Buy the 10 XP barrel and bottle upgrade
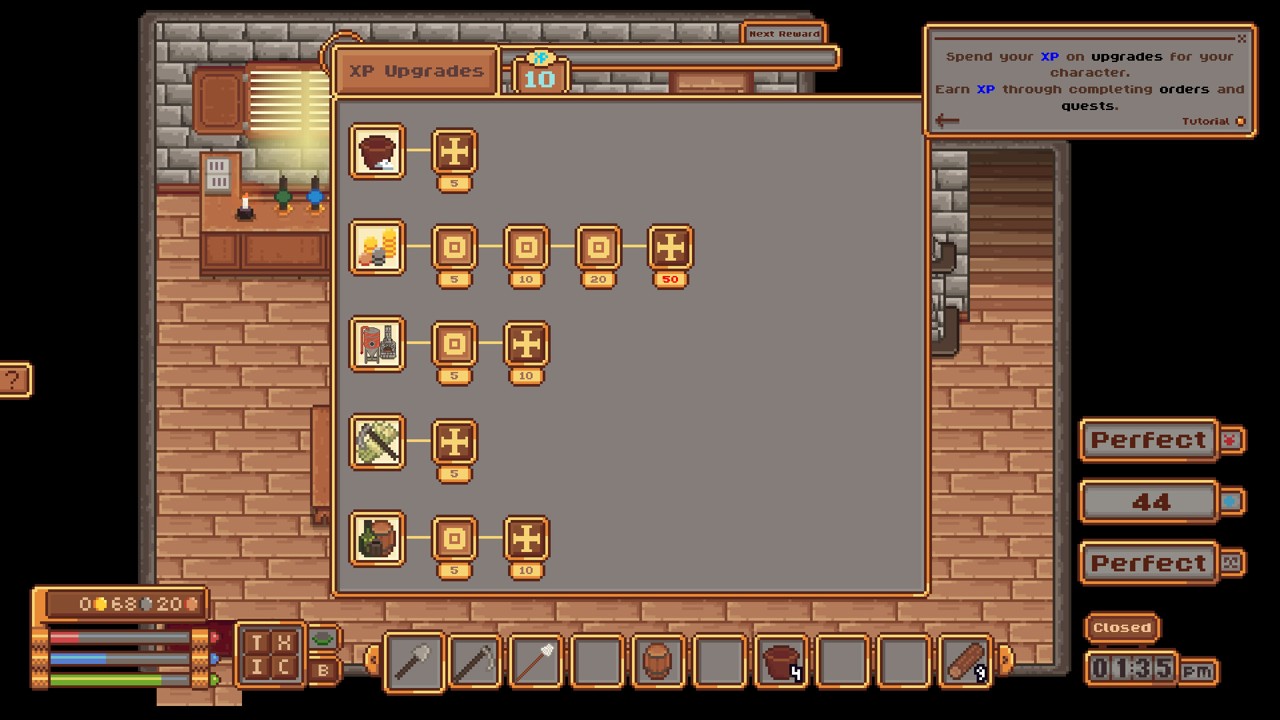 tap(526, 539)
